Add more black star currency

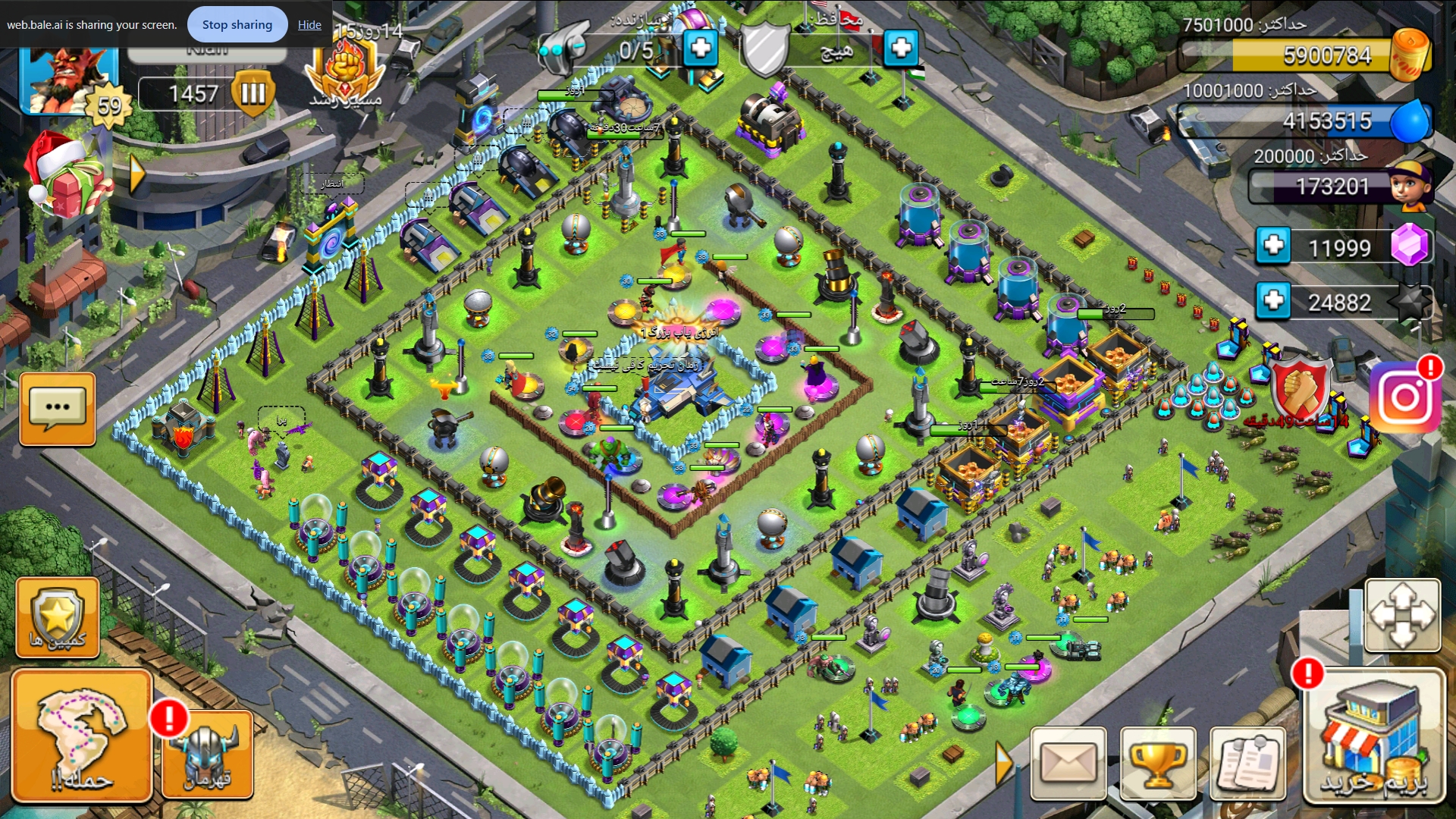(x=1273, y=301)
